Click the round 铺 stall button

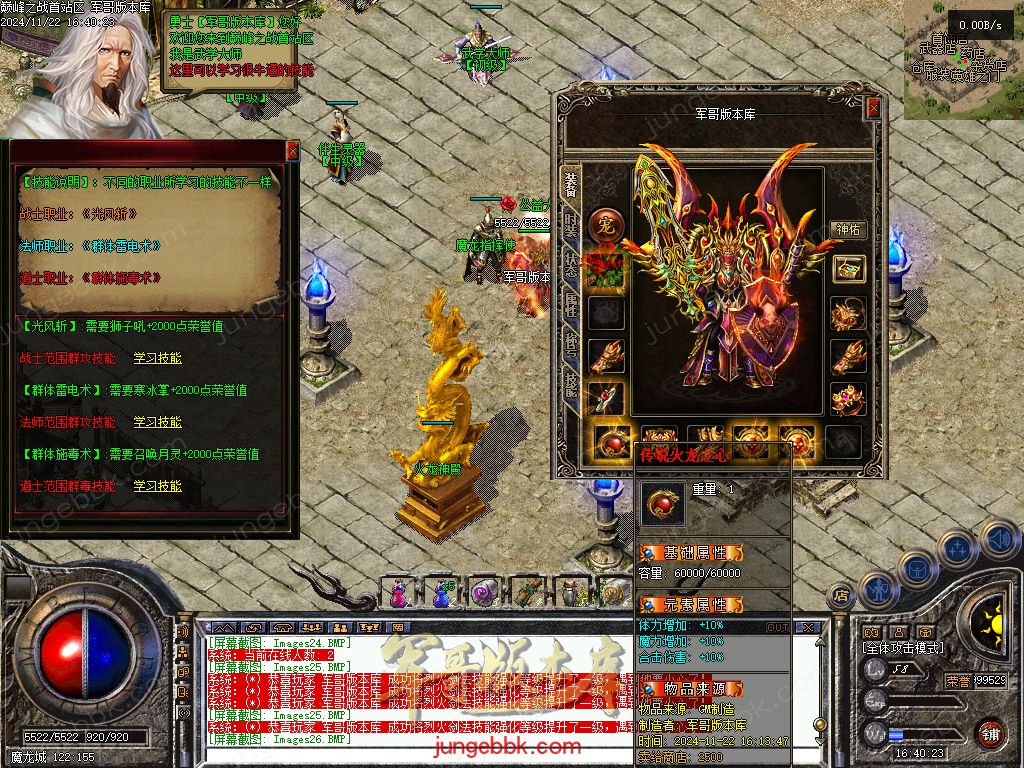(x=990, y=733)
